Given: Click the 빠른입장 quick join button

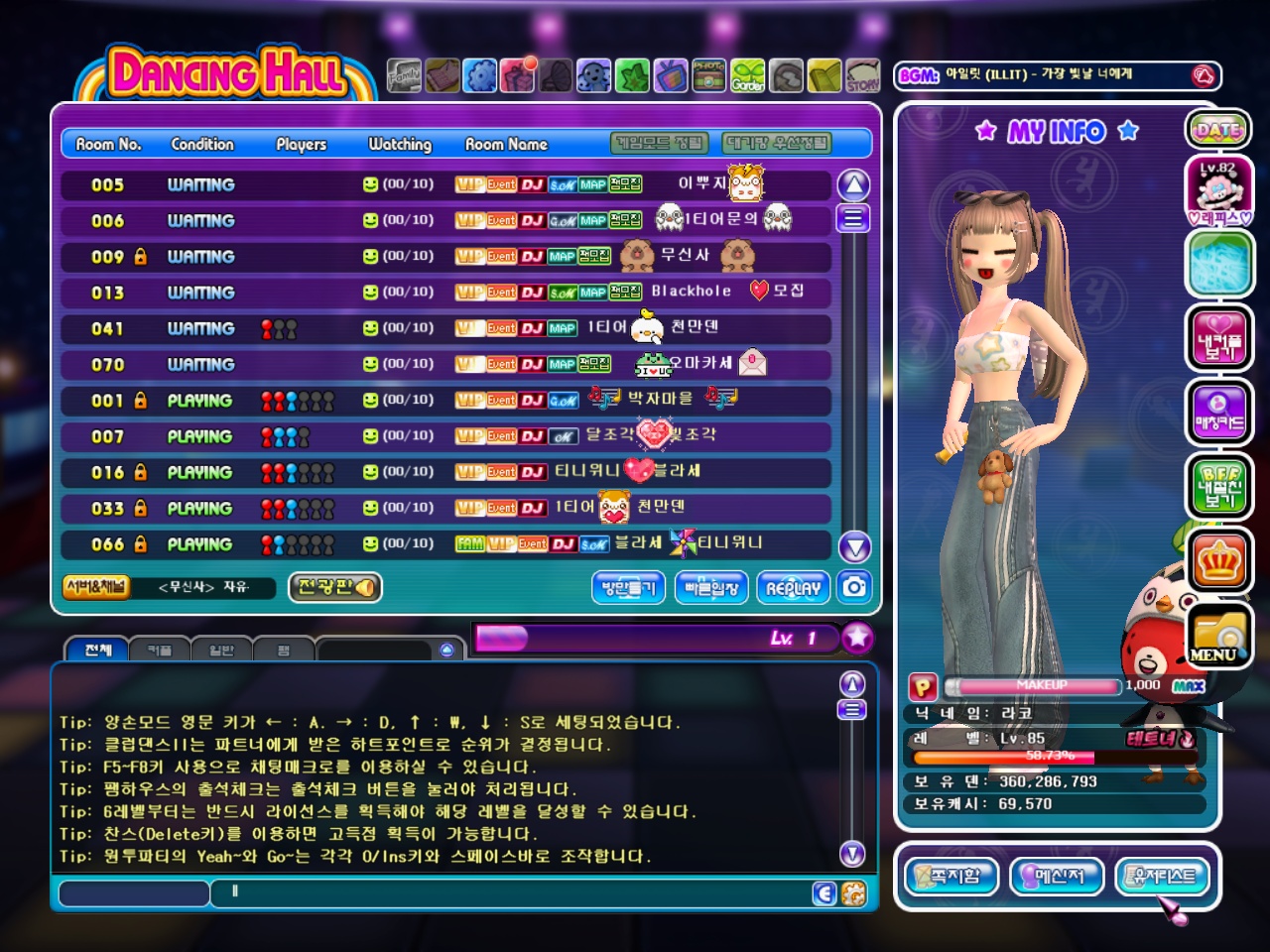Looking at the screenshot, I should (710, 588).
